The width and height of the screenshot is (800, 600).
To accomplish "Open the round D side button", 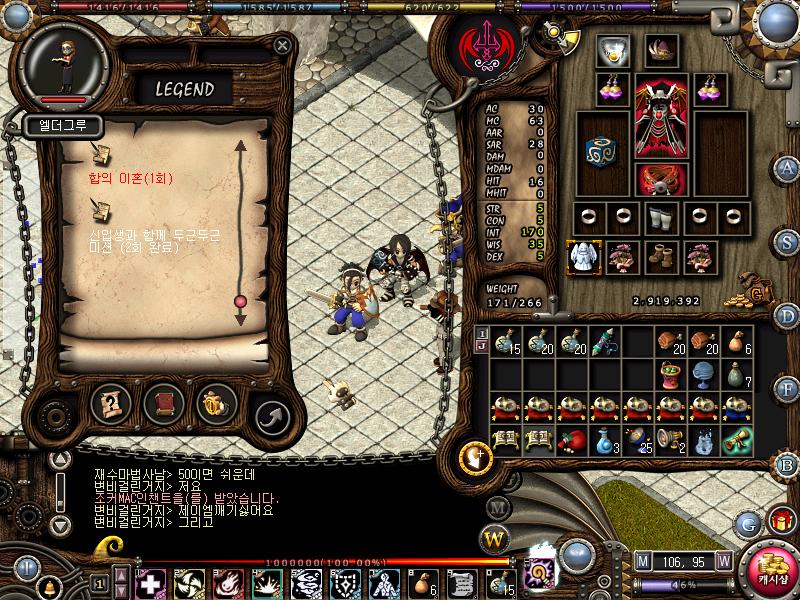I will click(788, 316).
